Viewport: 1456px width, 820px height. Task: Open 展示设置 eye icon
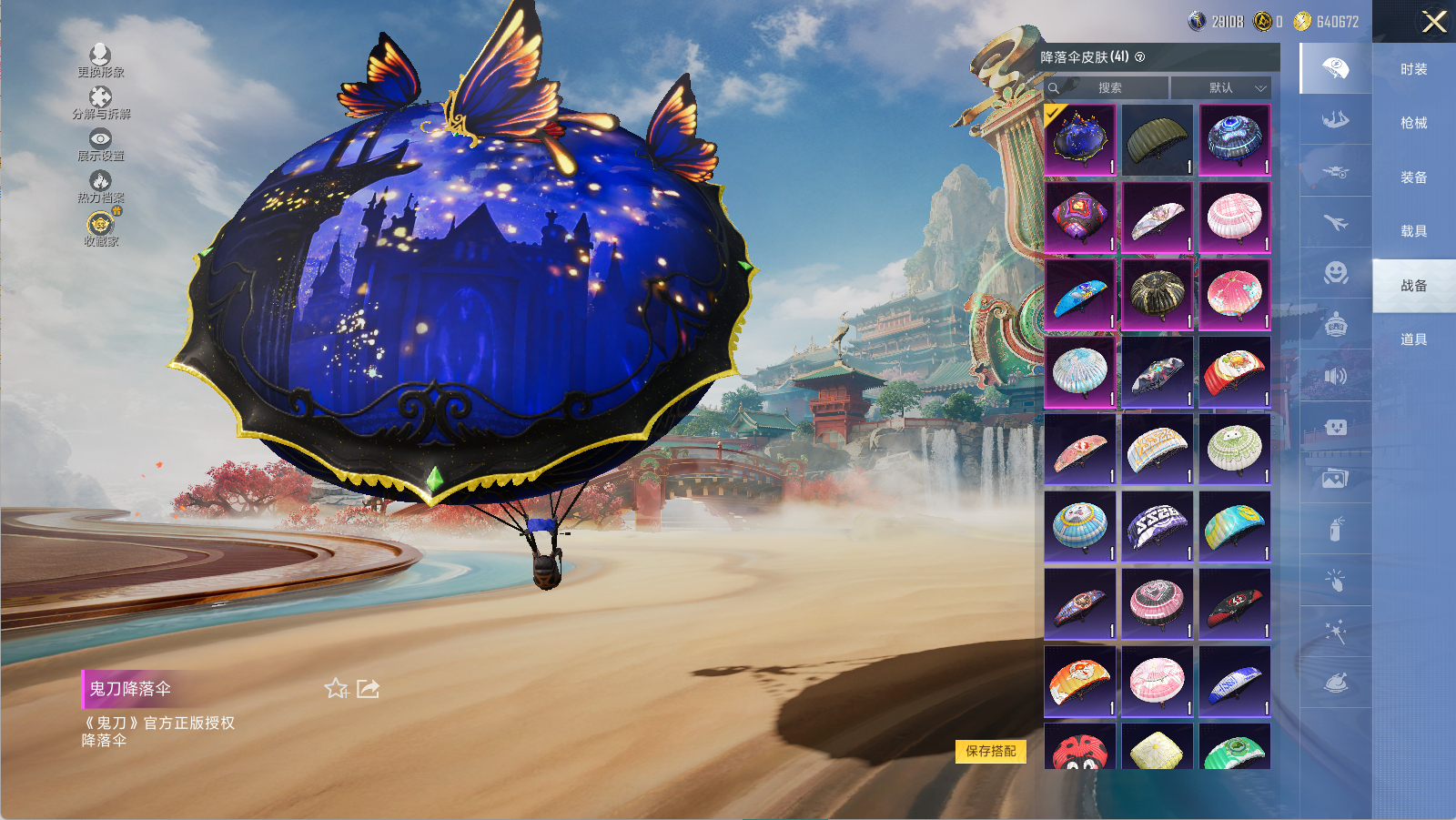pyautogui.click(x=100, y=144)
